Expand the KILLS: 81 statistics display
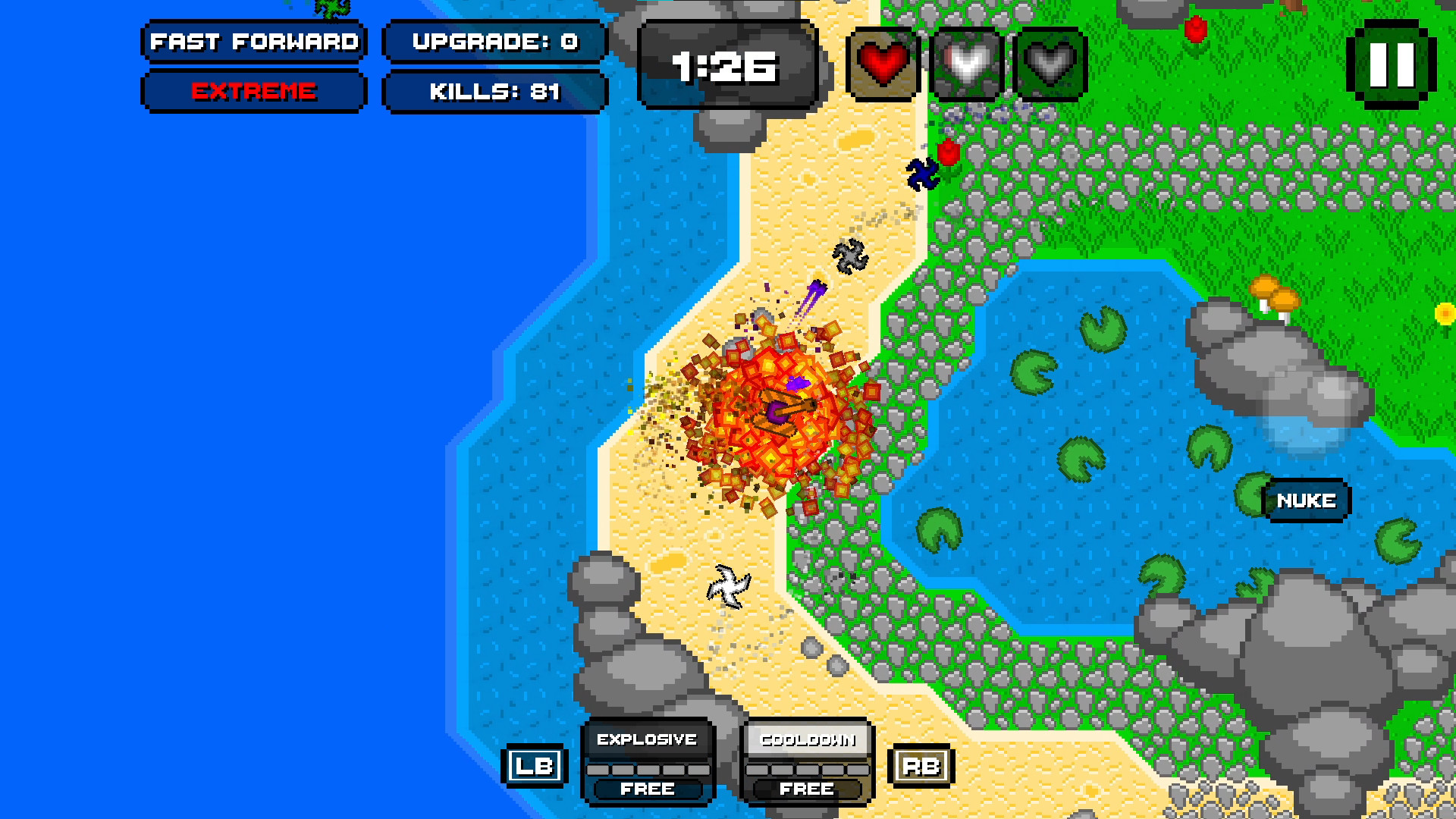 click(x=494, y=93)
